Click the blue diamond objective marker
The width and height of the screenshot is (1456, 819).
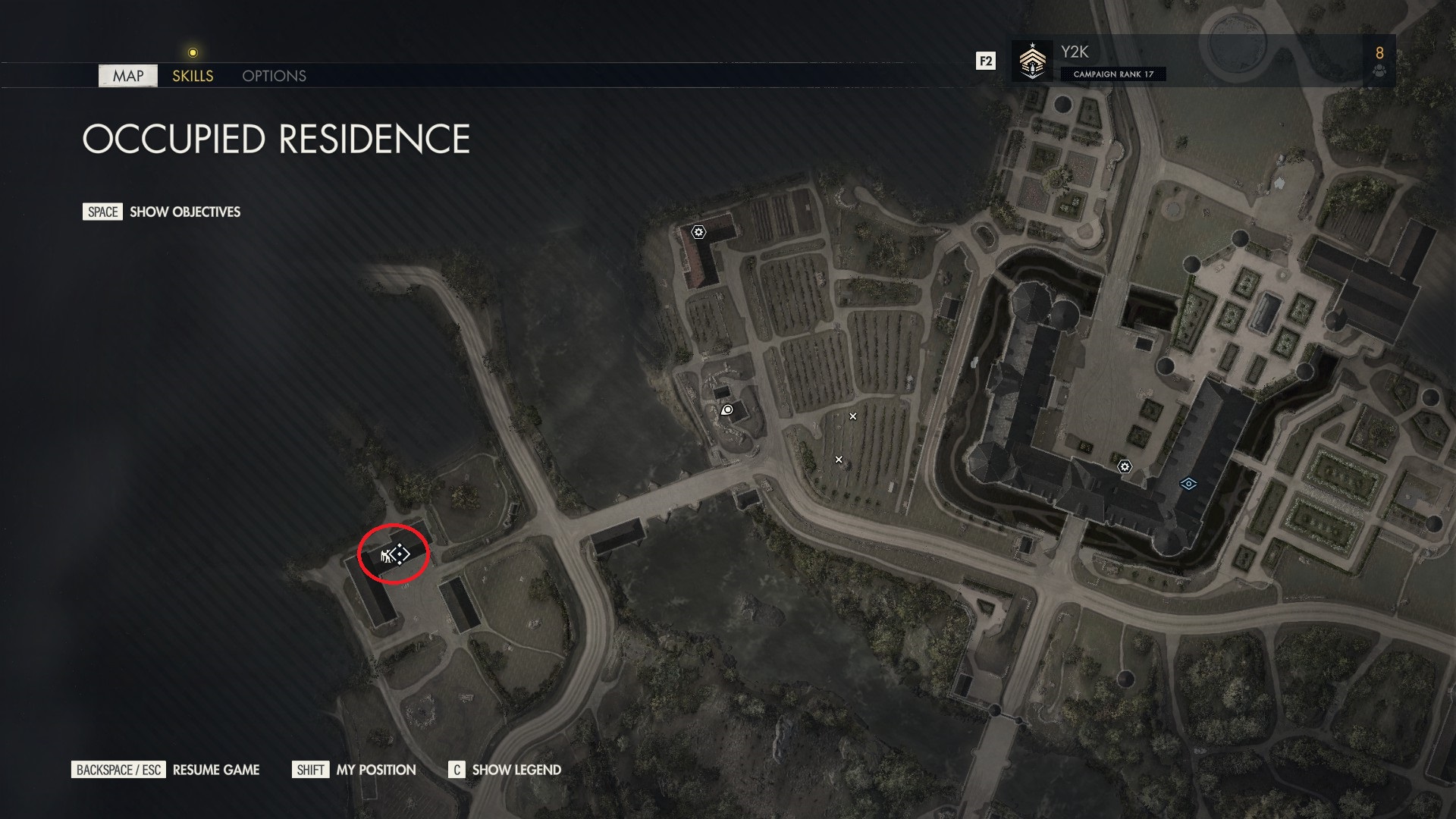tap(1188, 484)
